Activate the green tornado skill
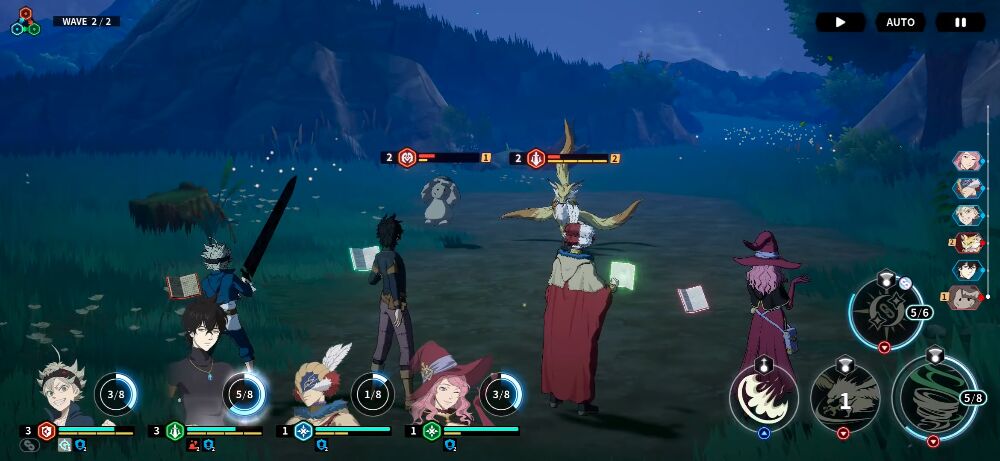Viewport: 1000px width, 461px height. (934, 398)
